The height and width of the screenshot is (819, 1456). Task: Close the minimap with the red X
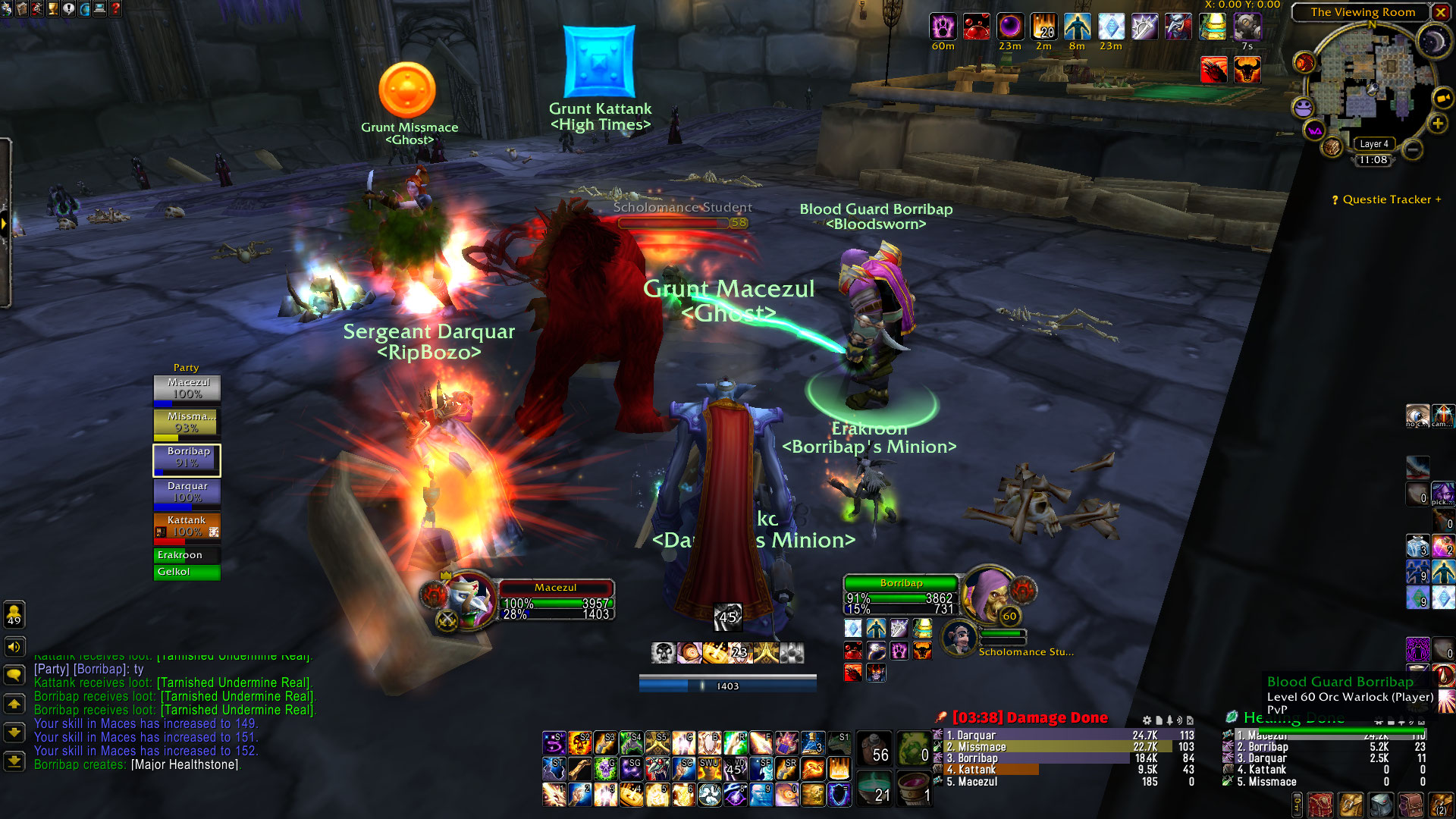[1440, 12]
